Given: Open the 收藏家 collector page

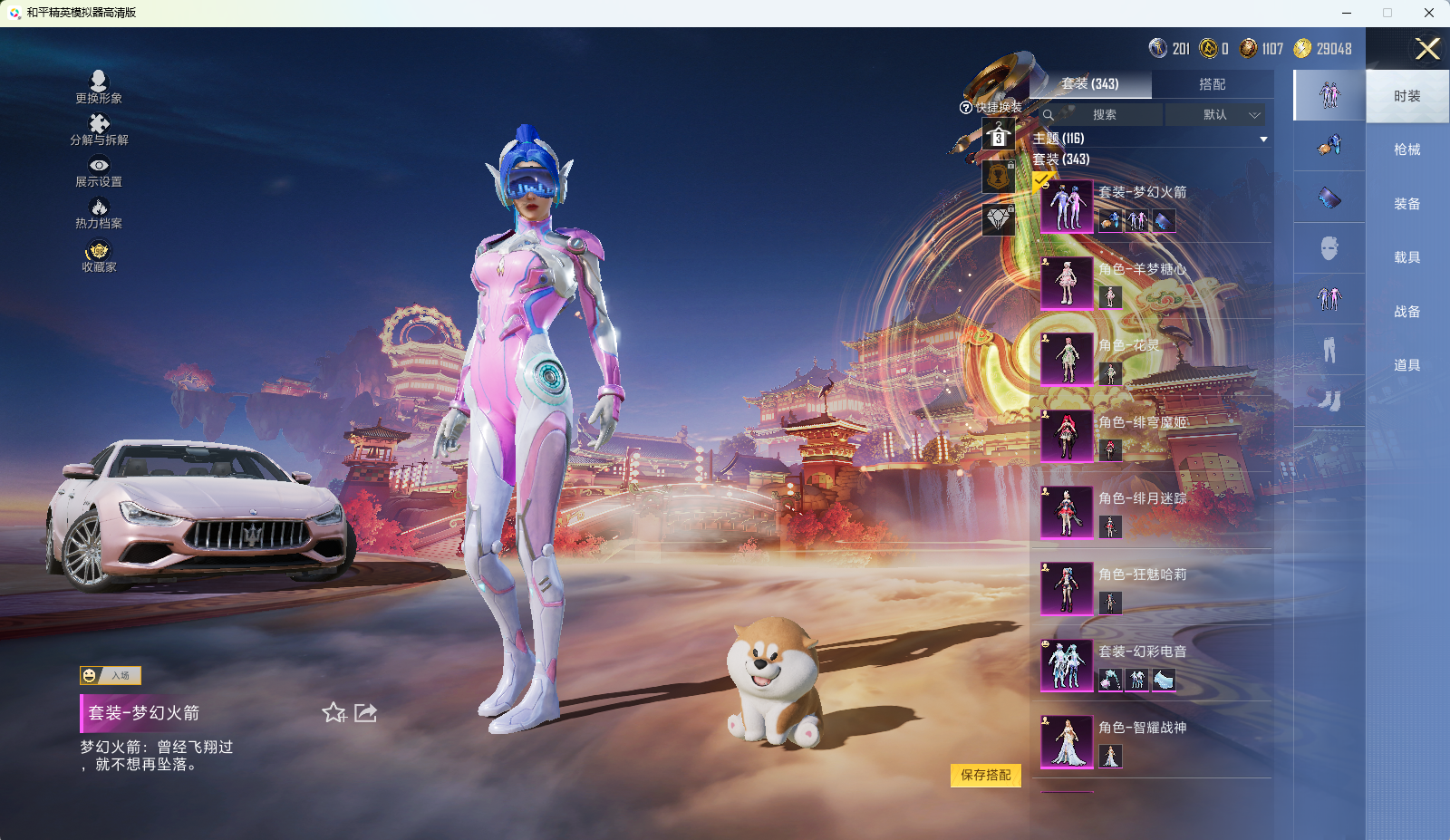Looking at the screenshot, I should pyautogui.click(x=99, y=256).
